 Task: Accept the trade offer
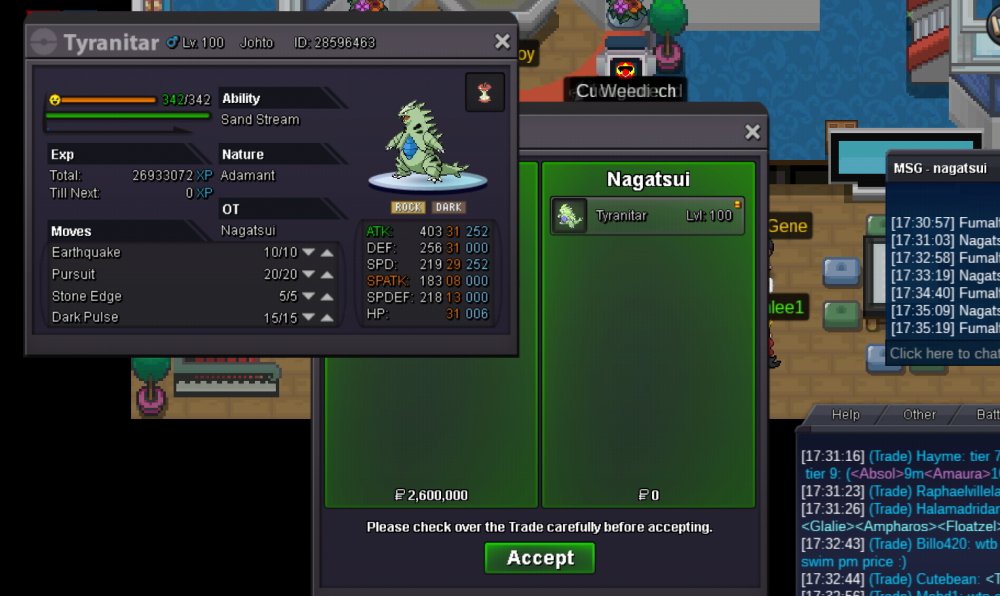click(x=540, y=558)
